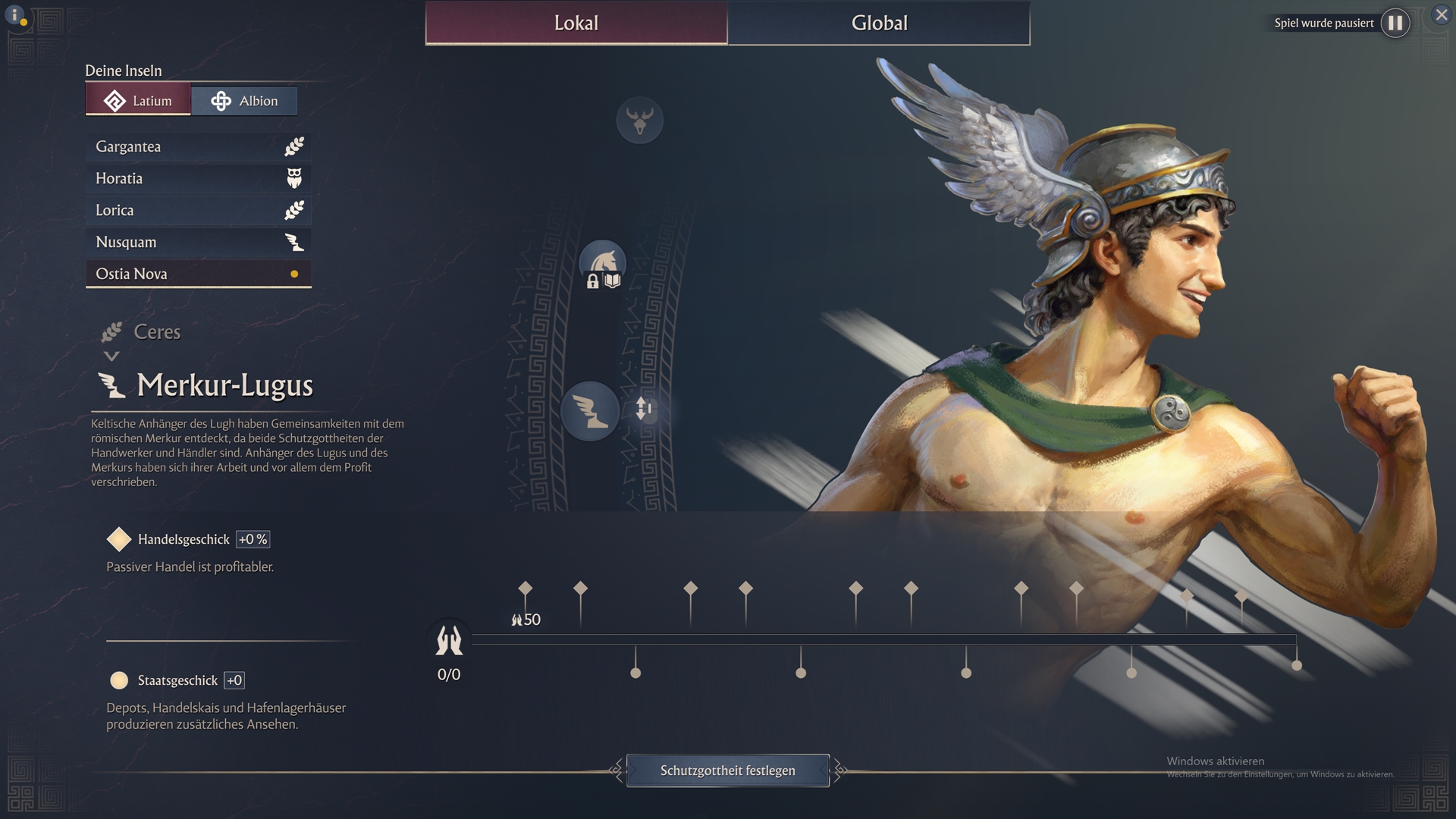Click the swap arrows beside Merkur icon
1456x819 pixels.
tap(643, 409)
